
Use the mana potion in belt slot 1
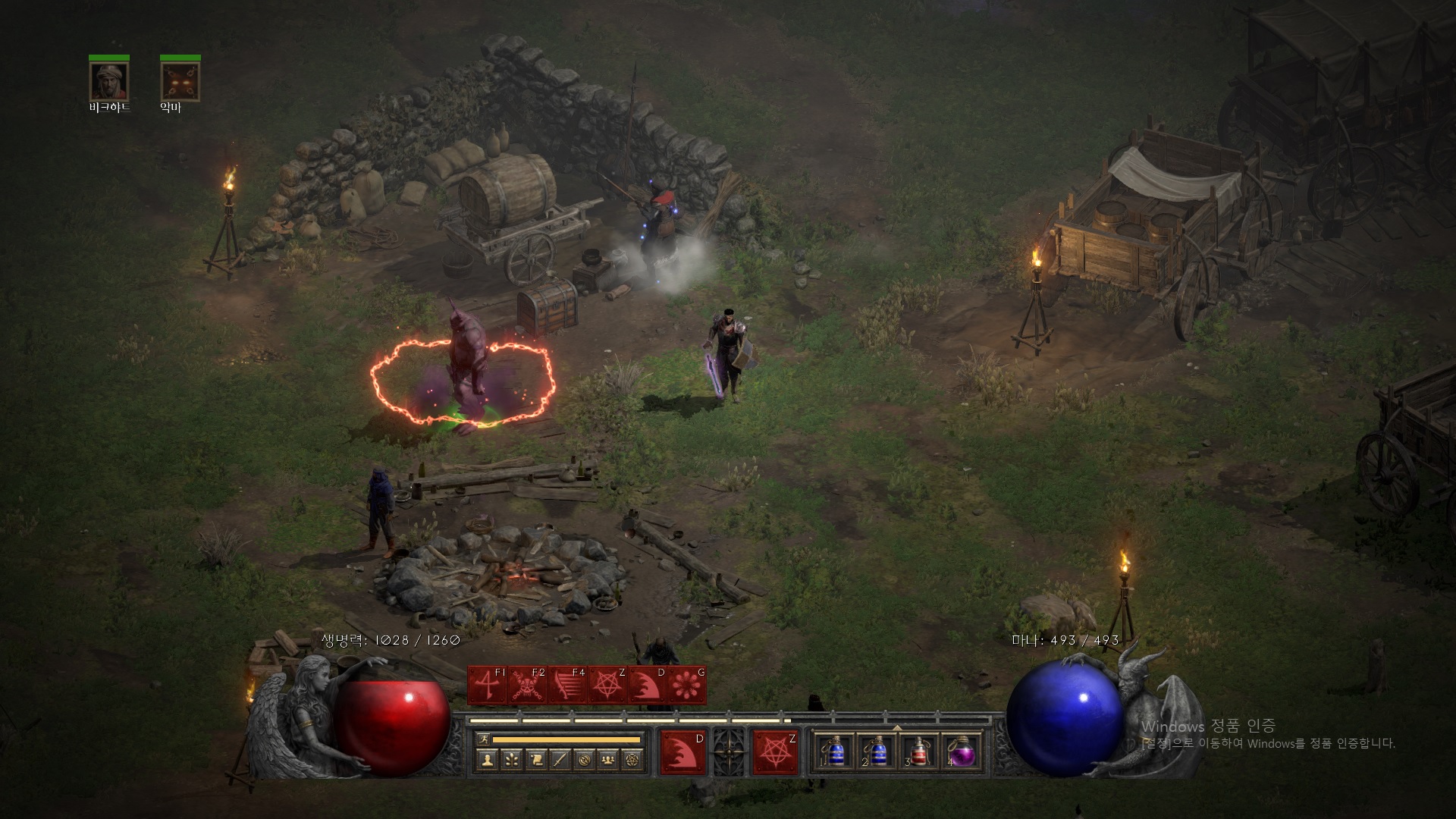pyautogui.click(x=835, y=752)
